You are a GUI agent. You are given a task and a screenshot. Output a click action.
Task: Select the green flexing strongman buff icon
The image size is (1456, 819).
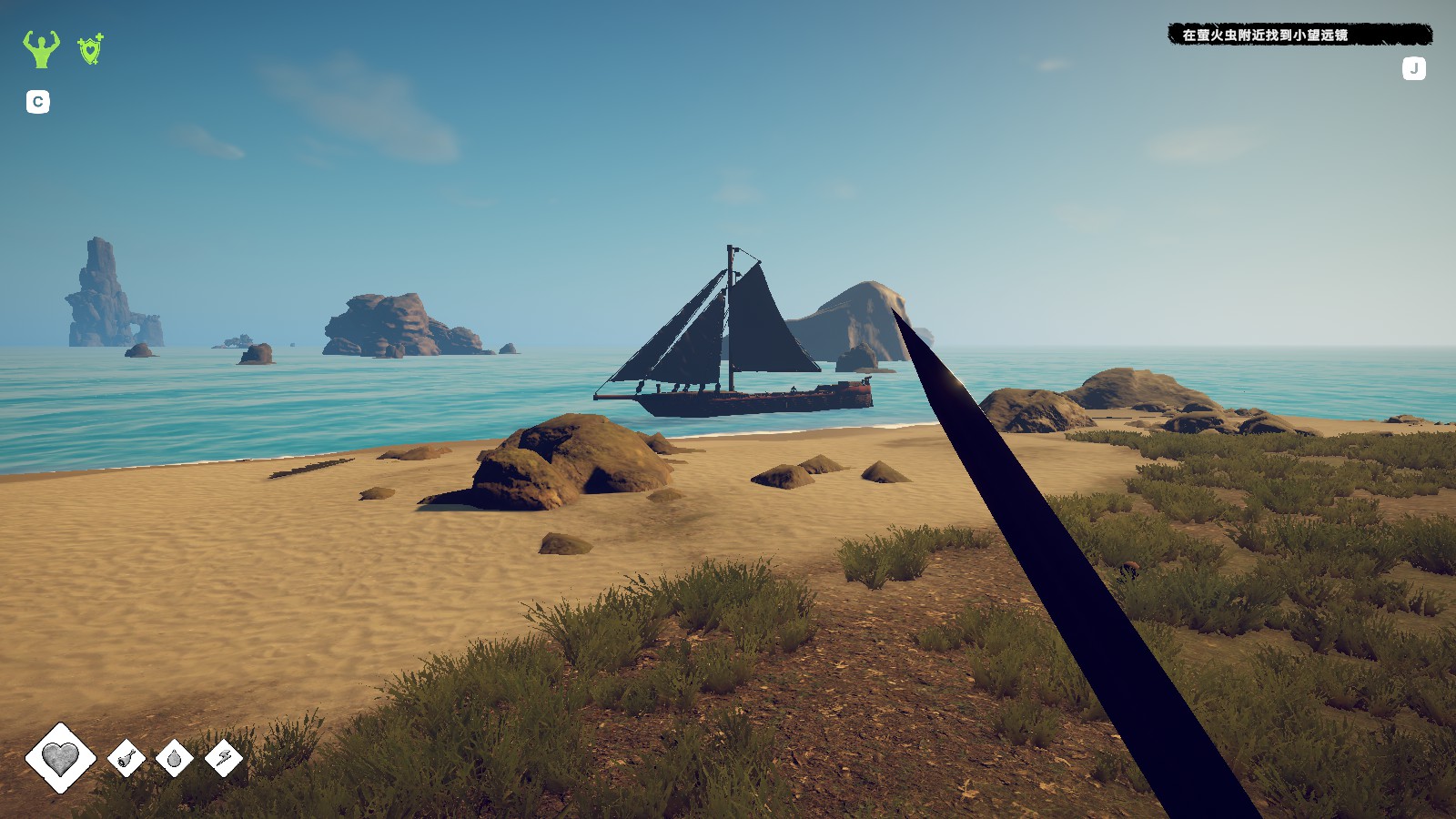click(41, 49)
